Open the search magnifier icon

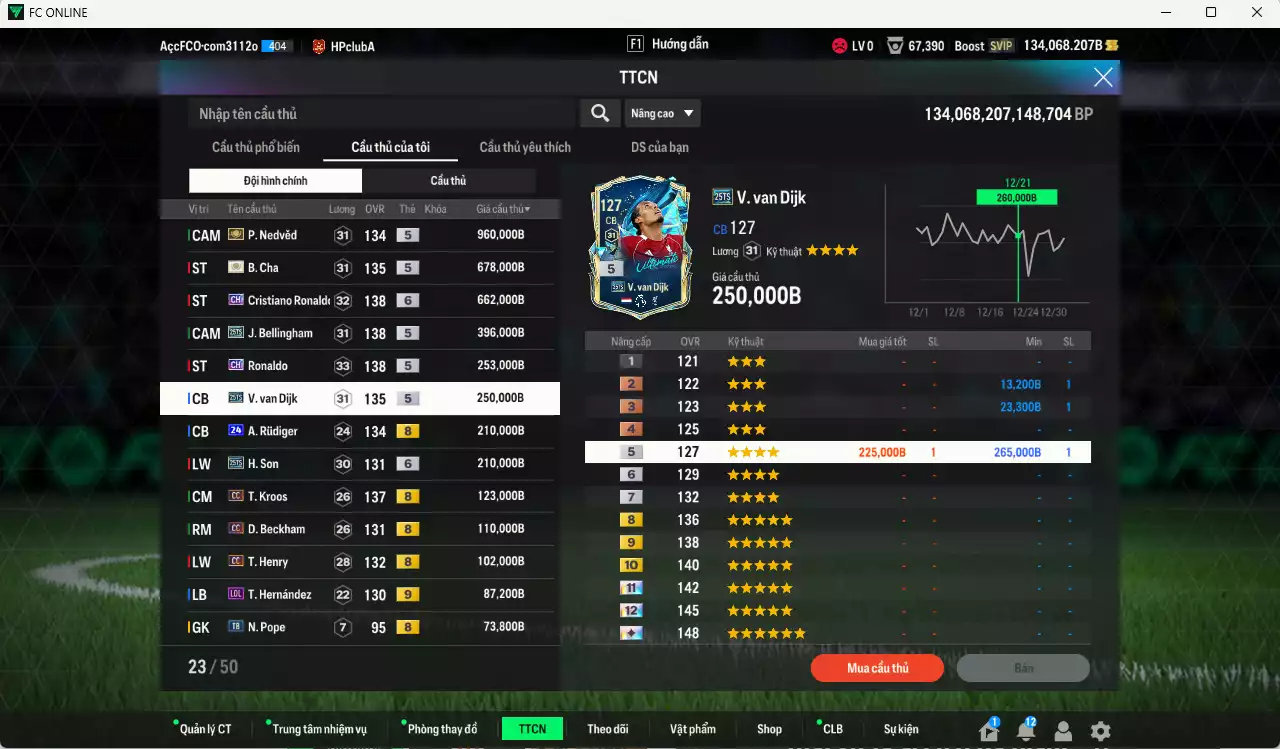600,113
